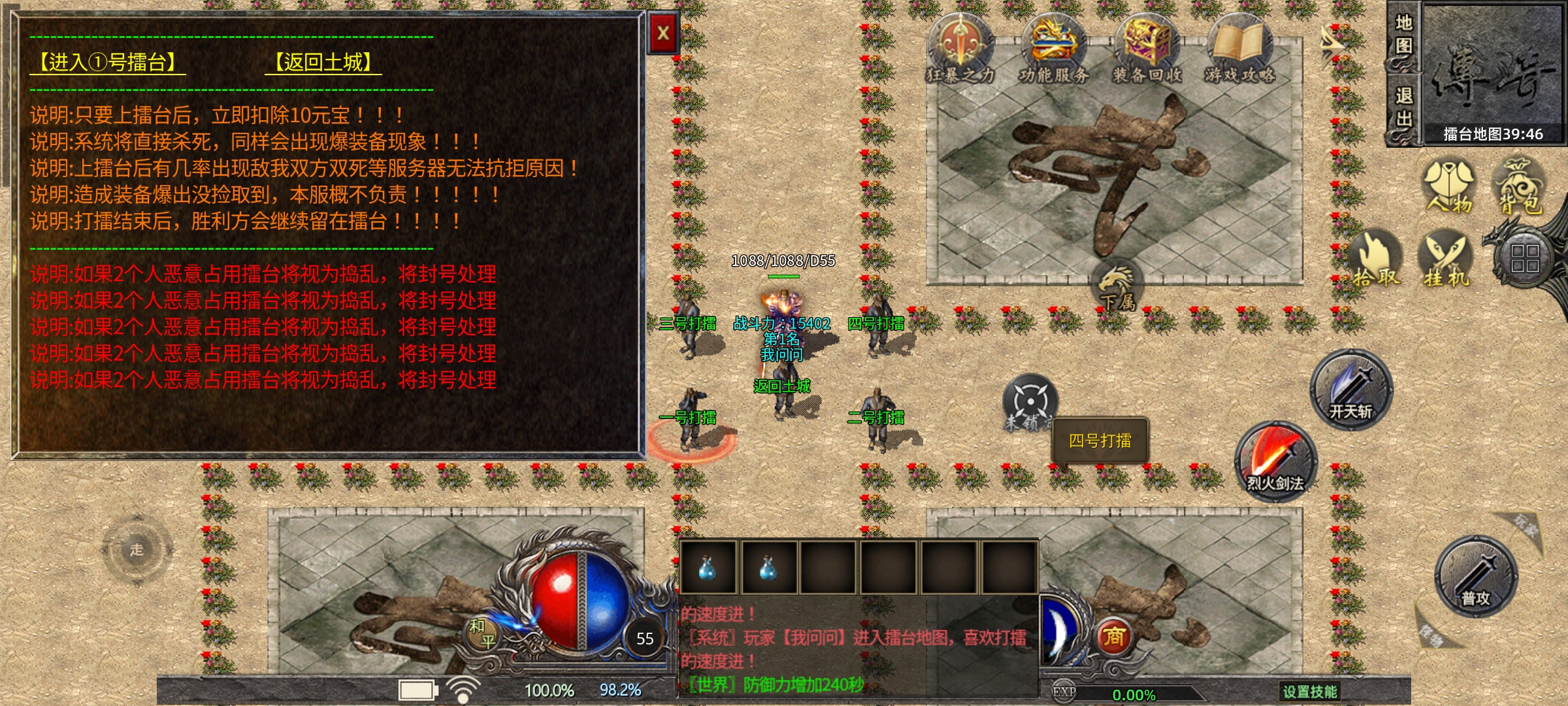Activate the 开天斩 skill

[x=1351, y=390]
